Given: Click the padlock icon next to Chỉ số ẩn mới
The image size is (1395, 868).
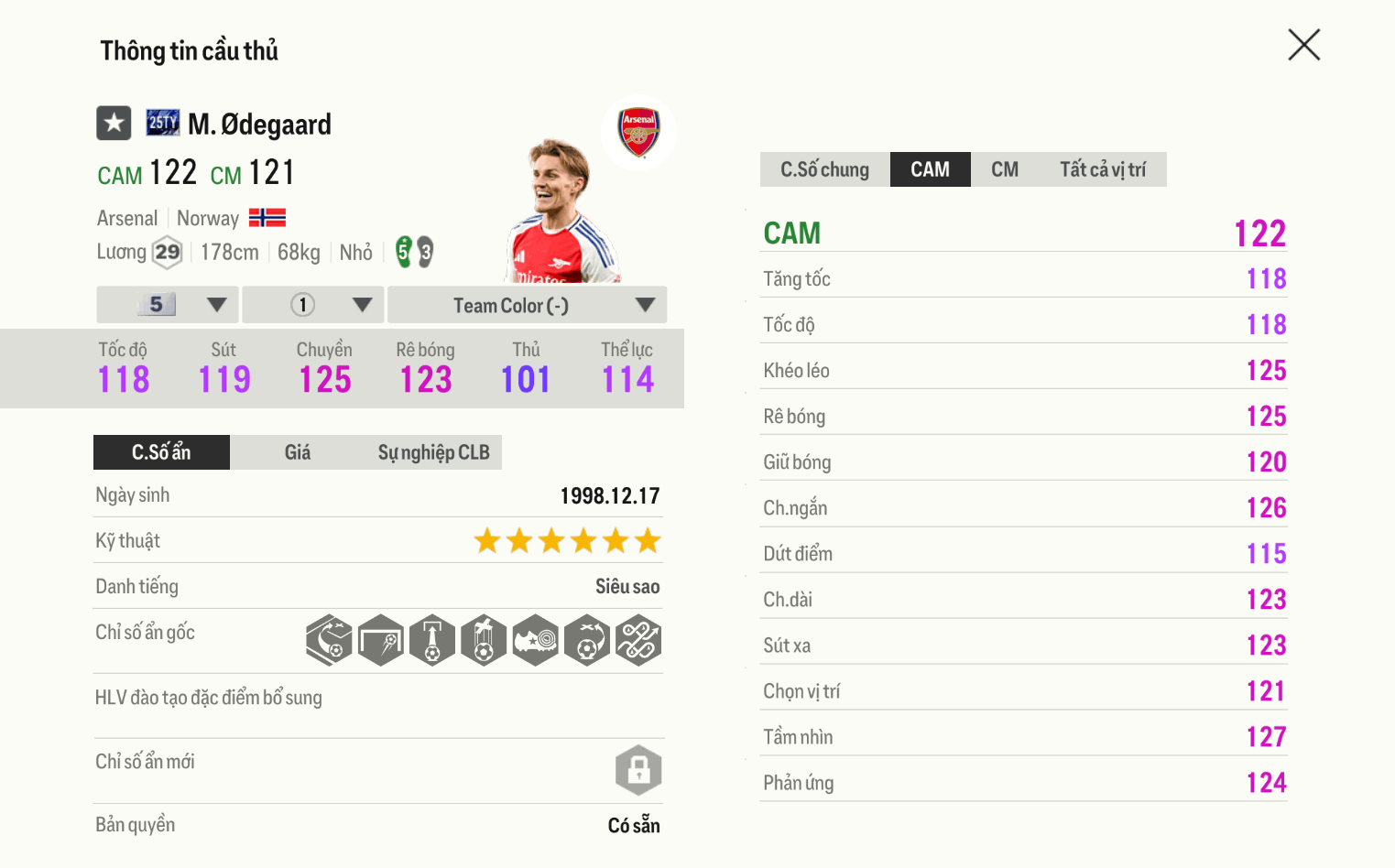Looking at the screenshot, I should 638,770.
